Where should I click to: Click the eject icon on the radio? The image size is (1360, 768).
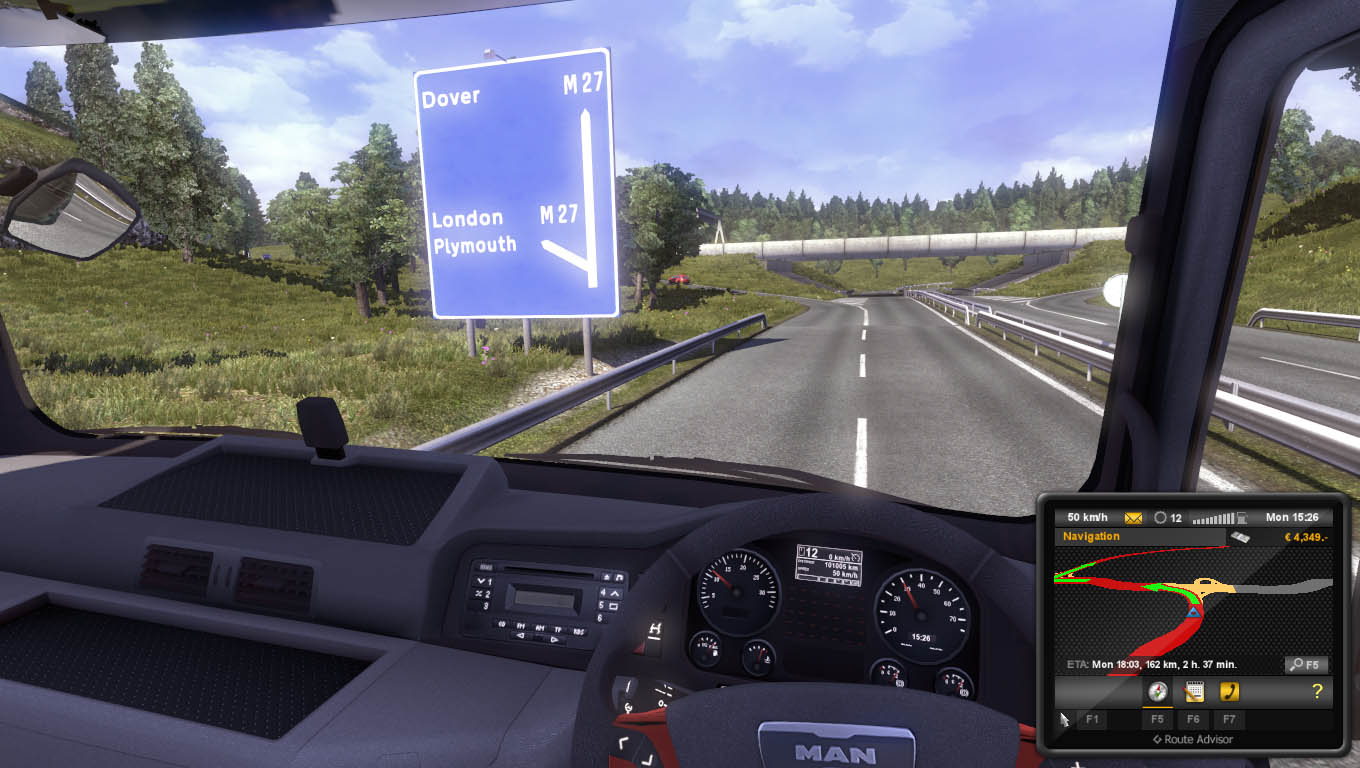(607, 577)
